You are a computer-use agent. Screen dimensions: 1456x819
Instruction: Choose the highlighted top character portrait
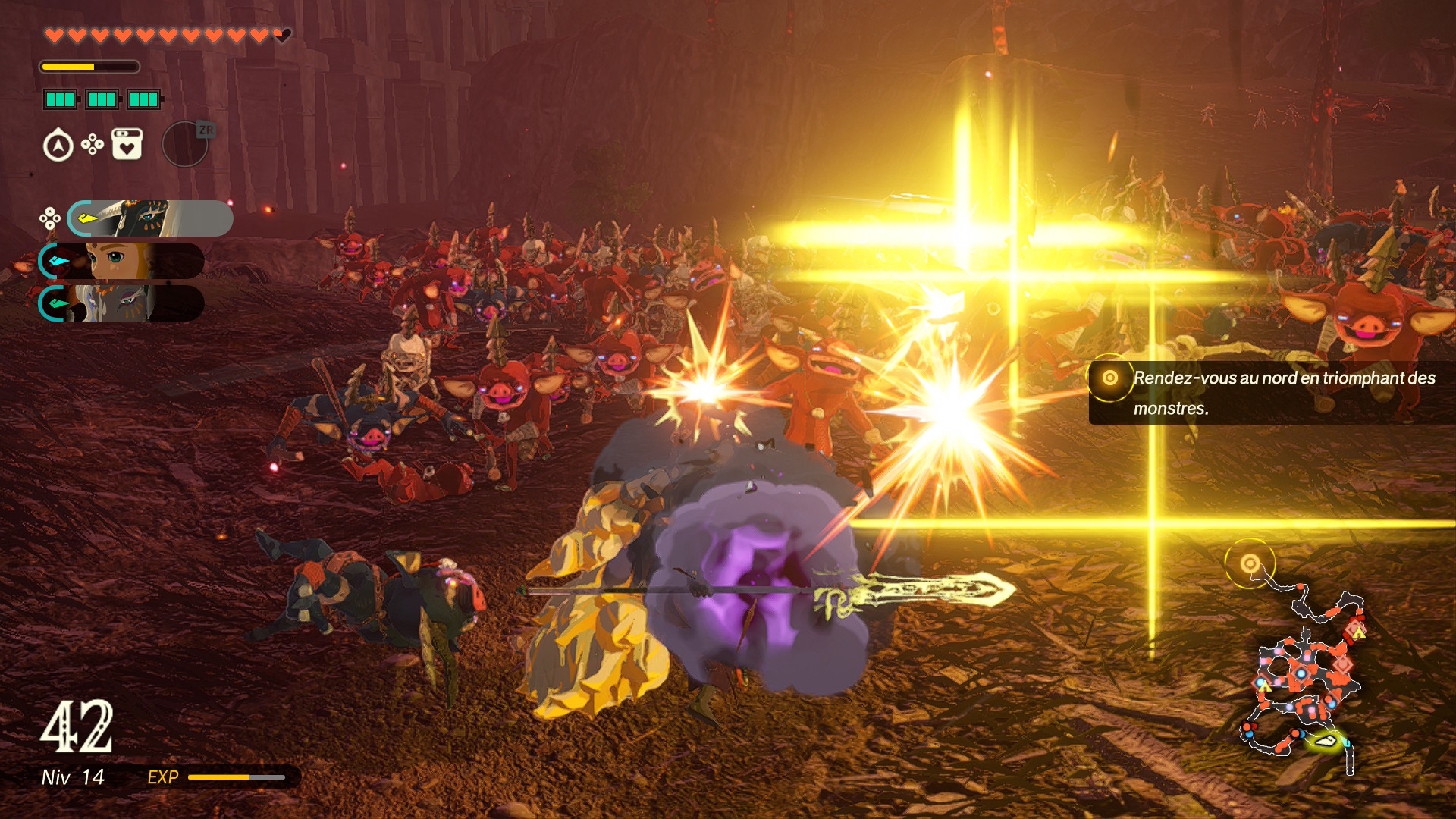coord(150,218)
